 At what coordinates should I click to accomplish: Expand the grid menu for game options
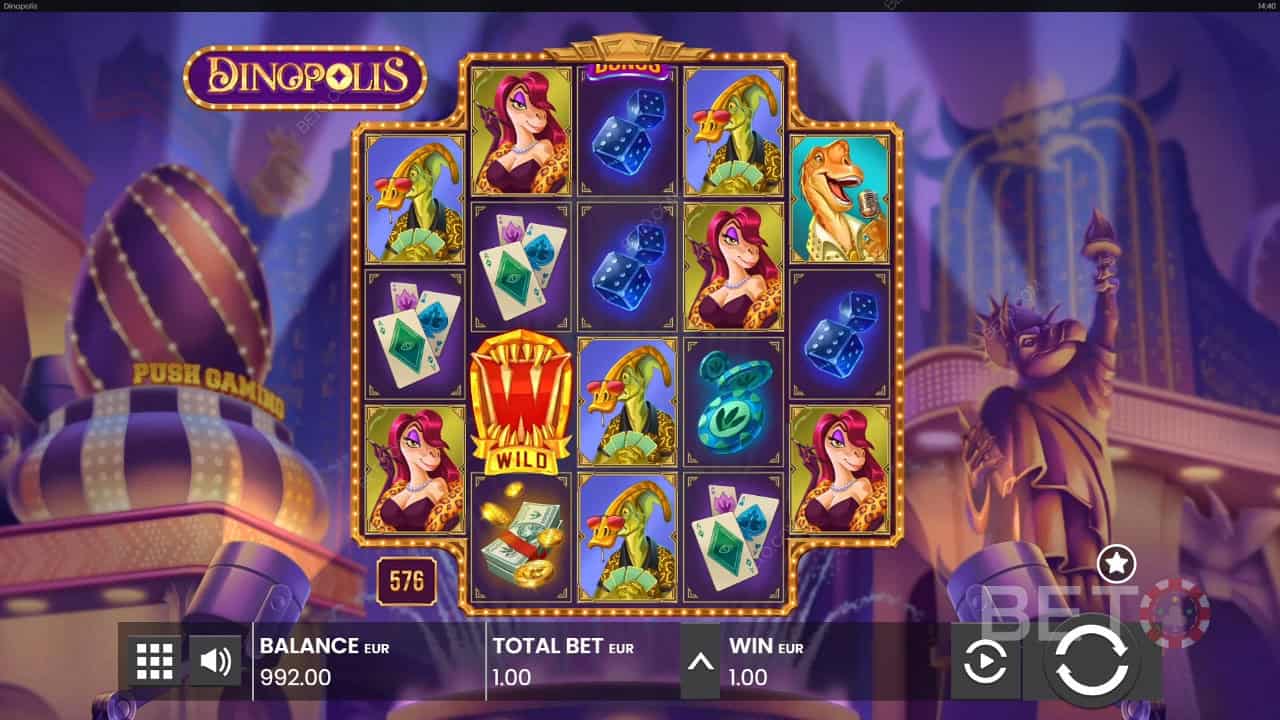point(154,660)
